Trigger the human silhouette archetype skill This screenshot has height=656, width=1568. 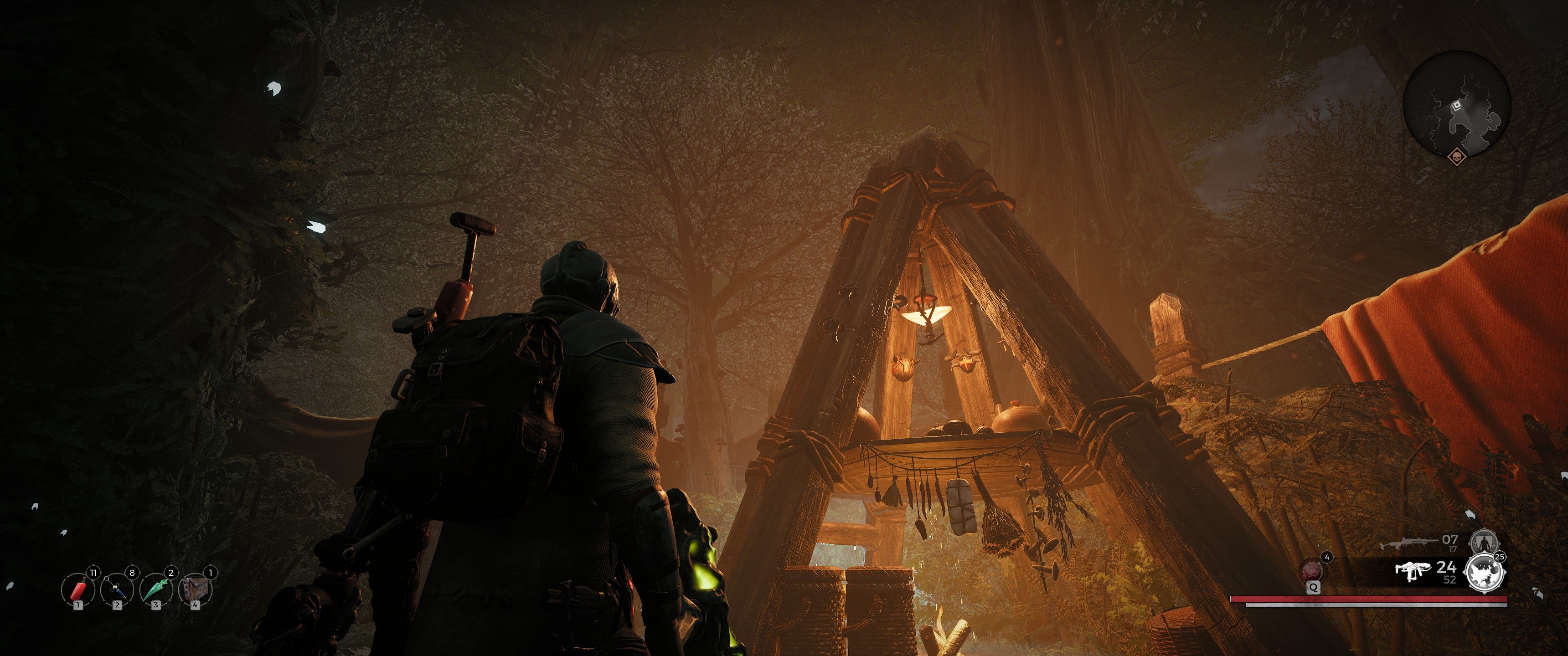click(x=1483, y=540)
